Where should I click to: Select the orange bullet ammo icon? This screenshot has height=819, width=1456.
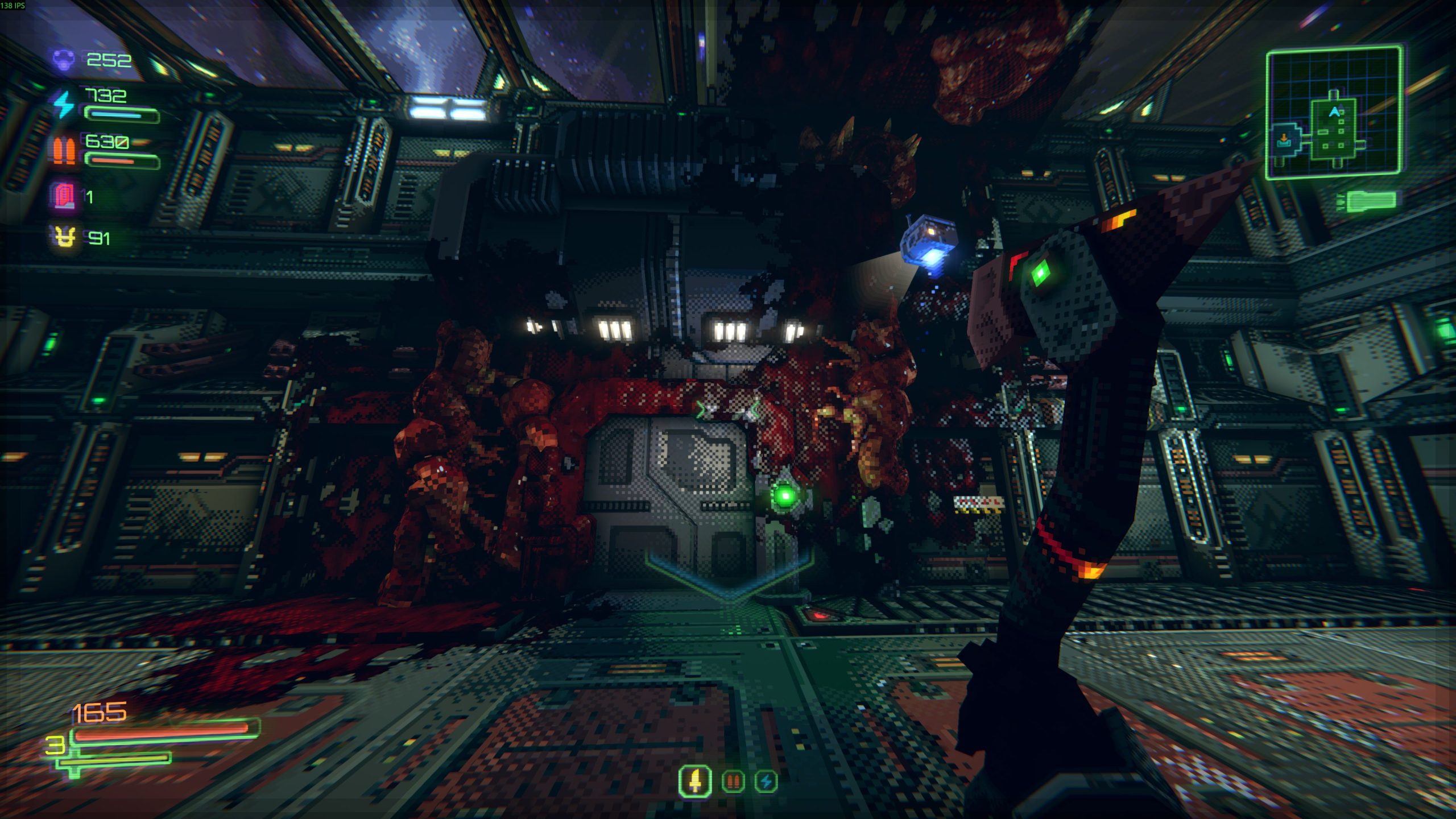64,151
